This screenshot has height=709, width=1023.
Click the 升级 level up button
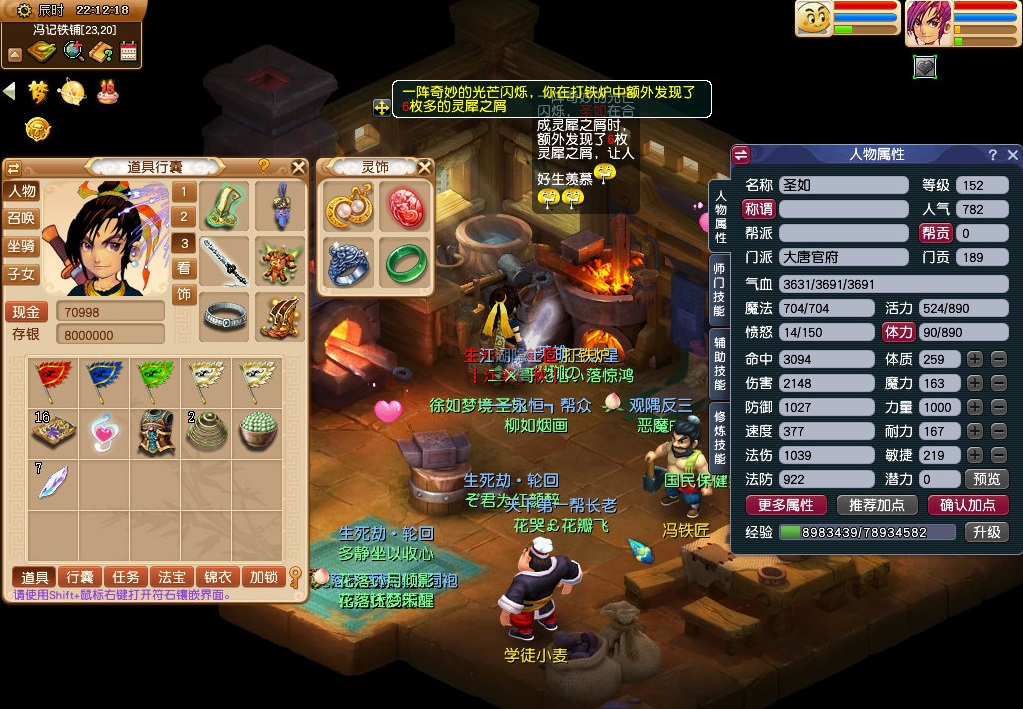[985, 532]
